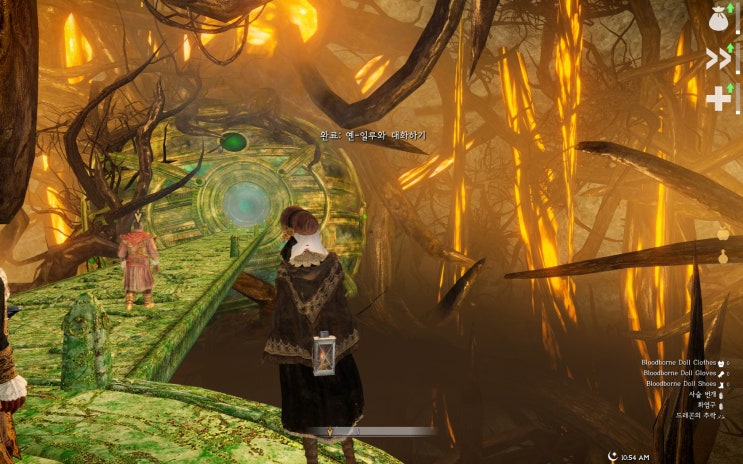
Task: Select the Bloodborne Doll Gloves entry
Action: click(x=679, y=372)
